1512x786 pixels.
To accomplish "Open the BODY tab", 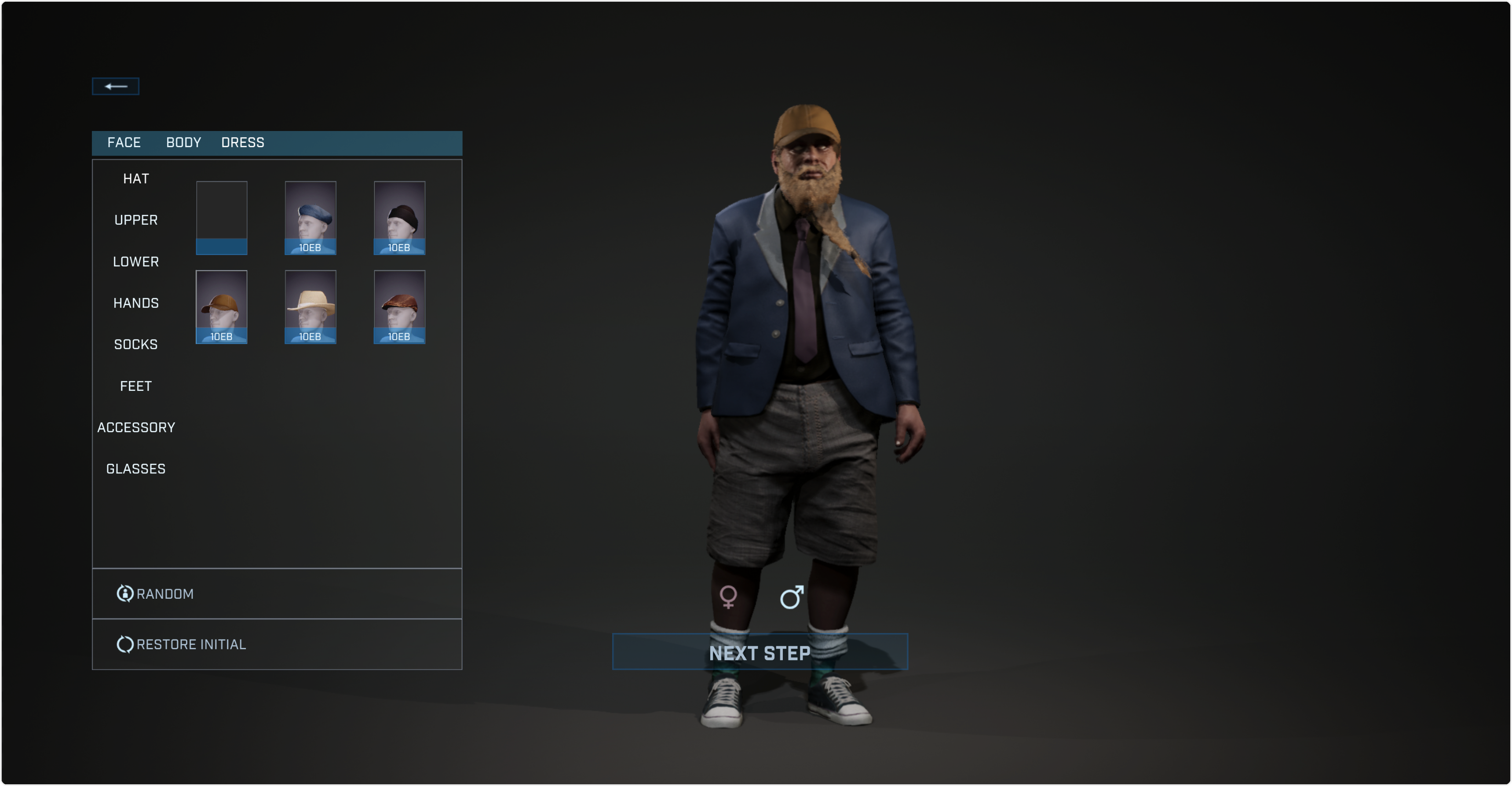I will click(x=184, y=142).
